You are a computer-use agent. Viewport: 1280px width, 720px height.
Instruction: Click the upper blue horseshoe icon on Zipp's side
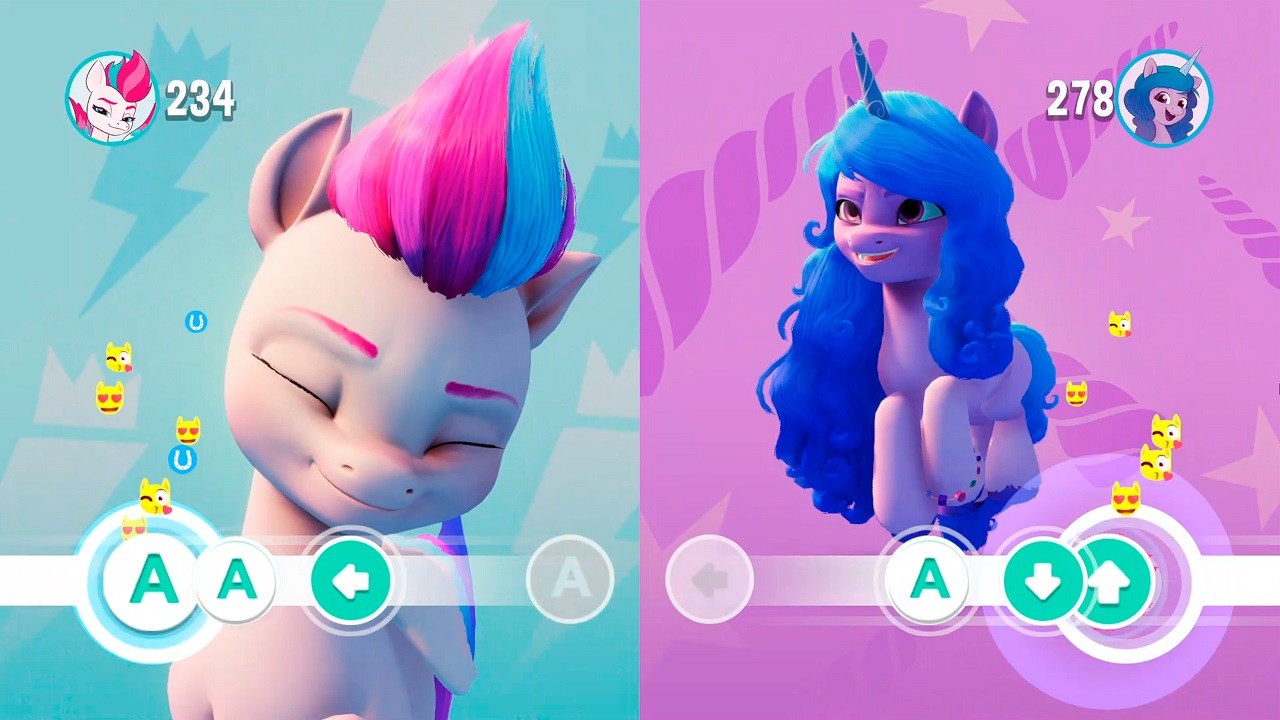[x=194, y=321]
